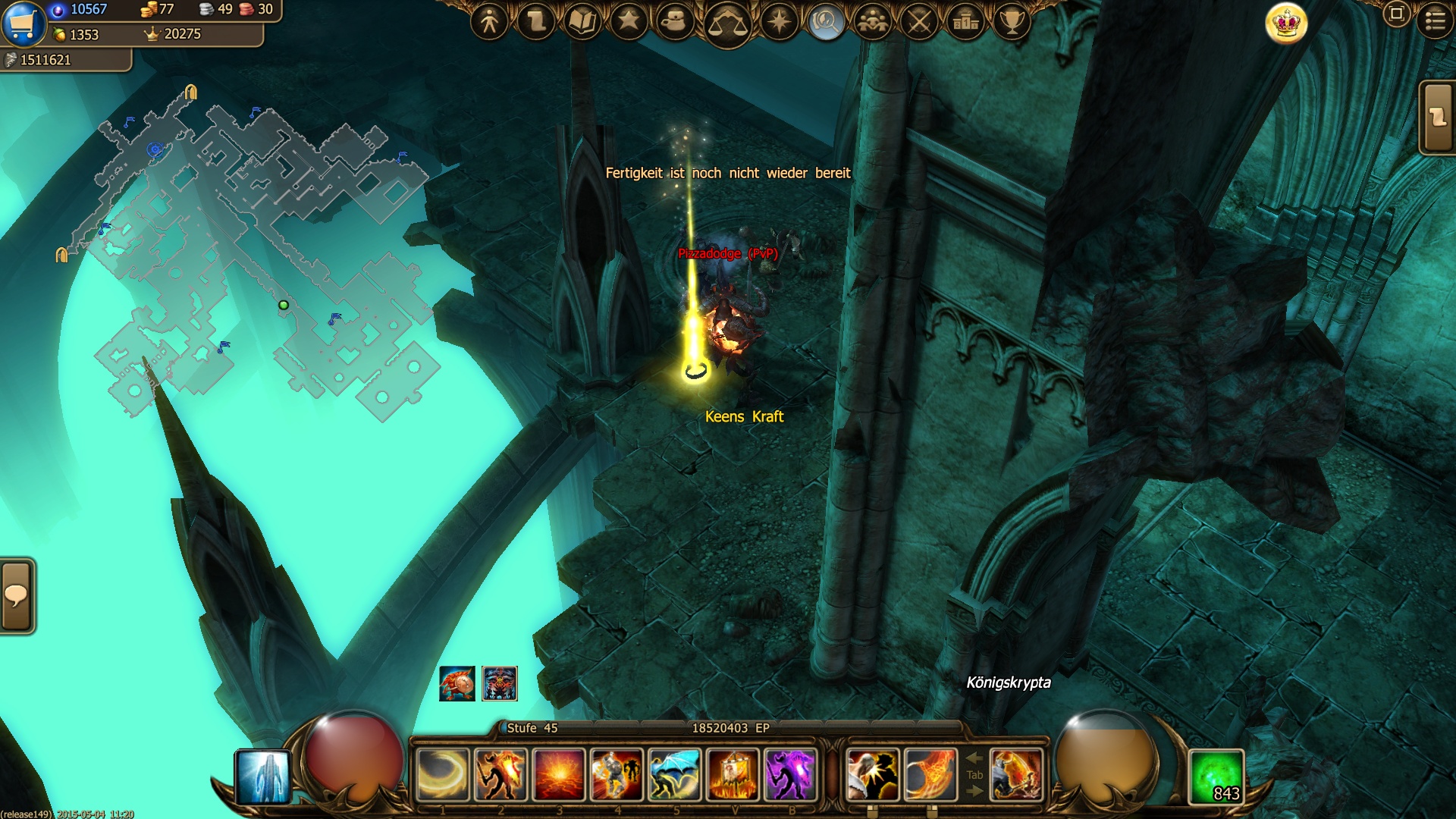The height and width of the screenshot is (819, 1456).
Task: Expand the chat speech-bubble tab
Action: [17, 596]
